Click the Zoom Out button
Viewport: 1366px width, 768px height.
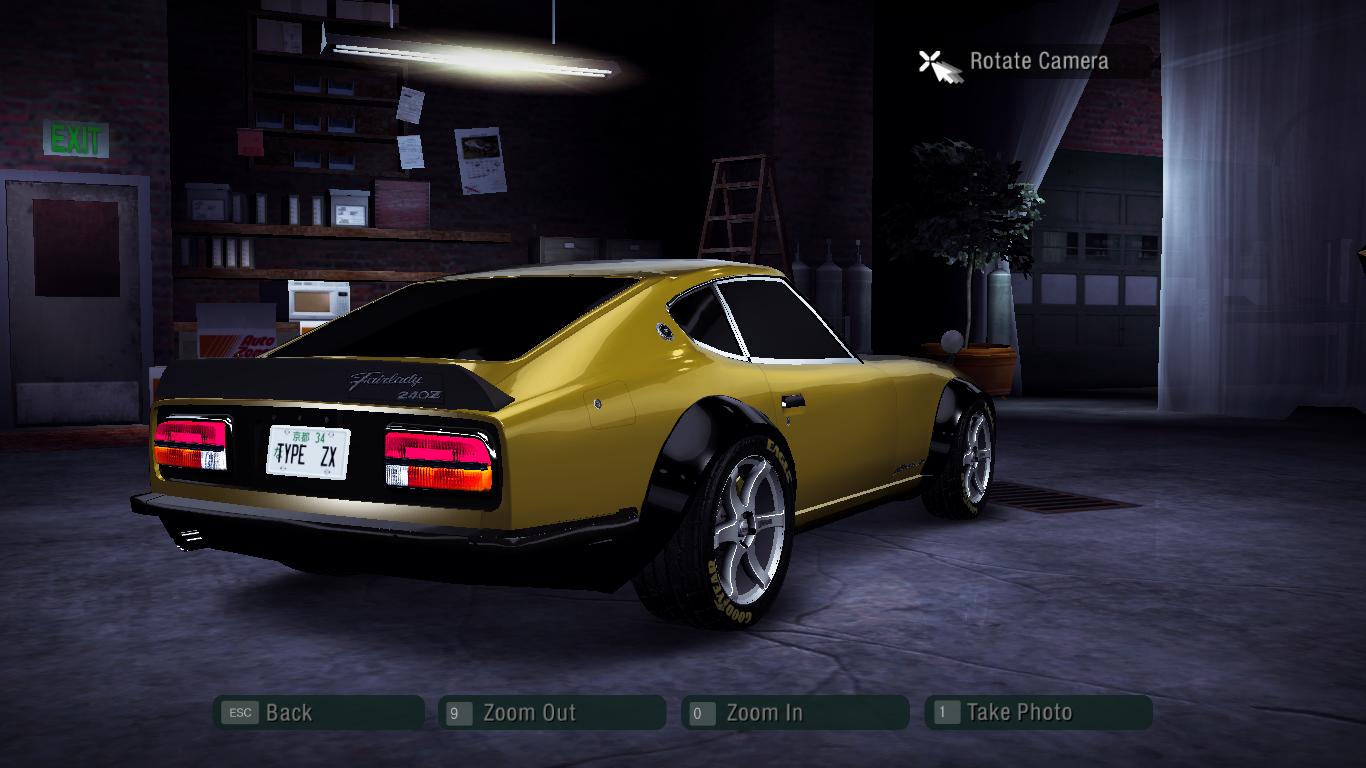click(552, 713)
